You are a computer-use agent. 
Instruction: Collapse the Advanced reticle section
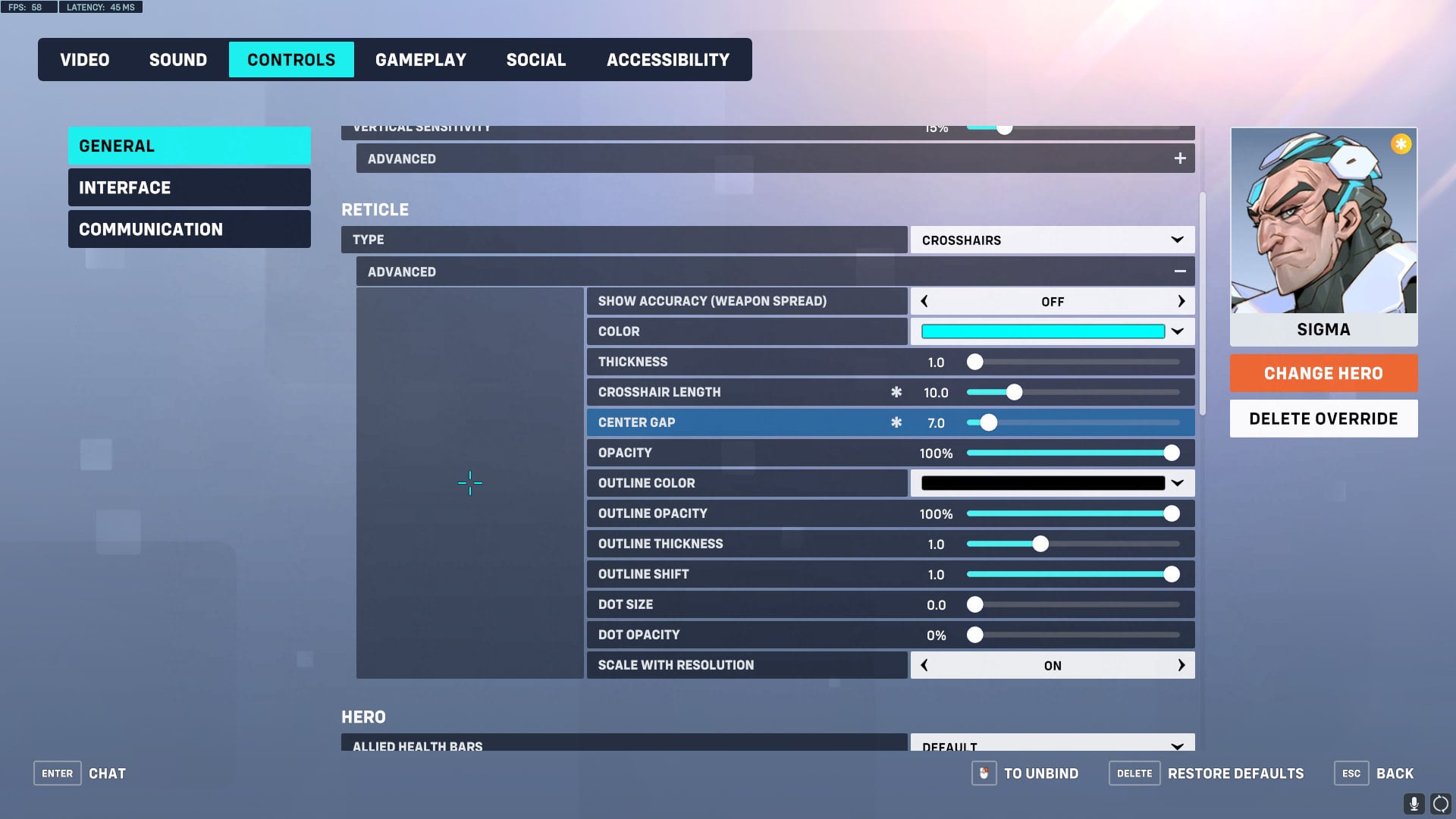click(1180, 271)
